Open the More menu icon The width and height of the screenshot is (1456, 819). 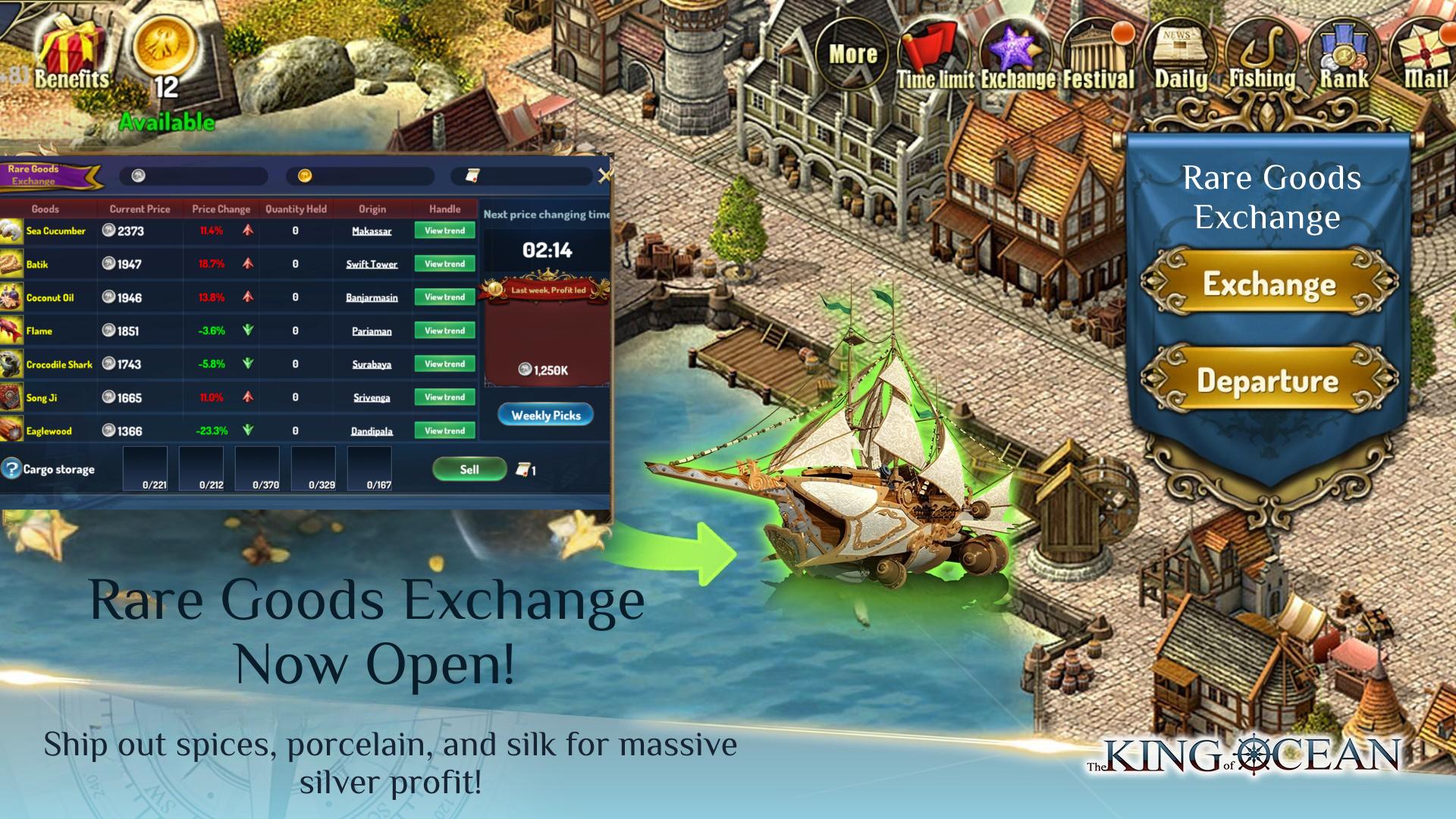(x=852, y=55)
